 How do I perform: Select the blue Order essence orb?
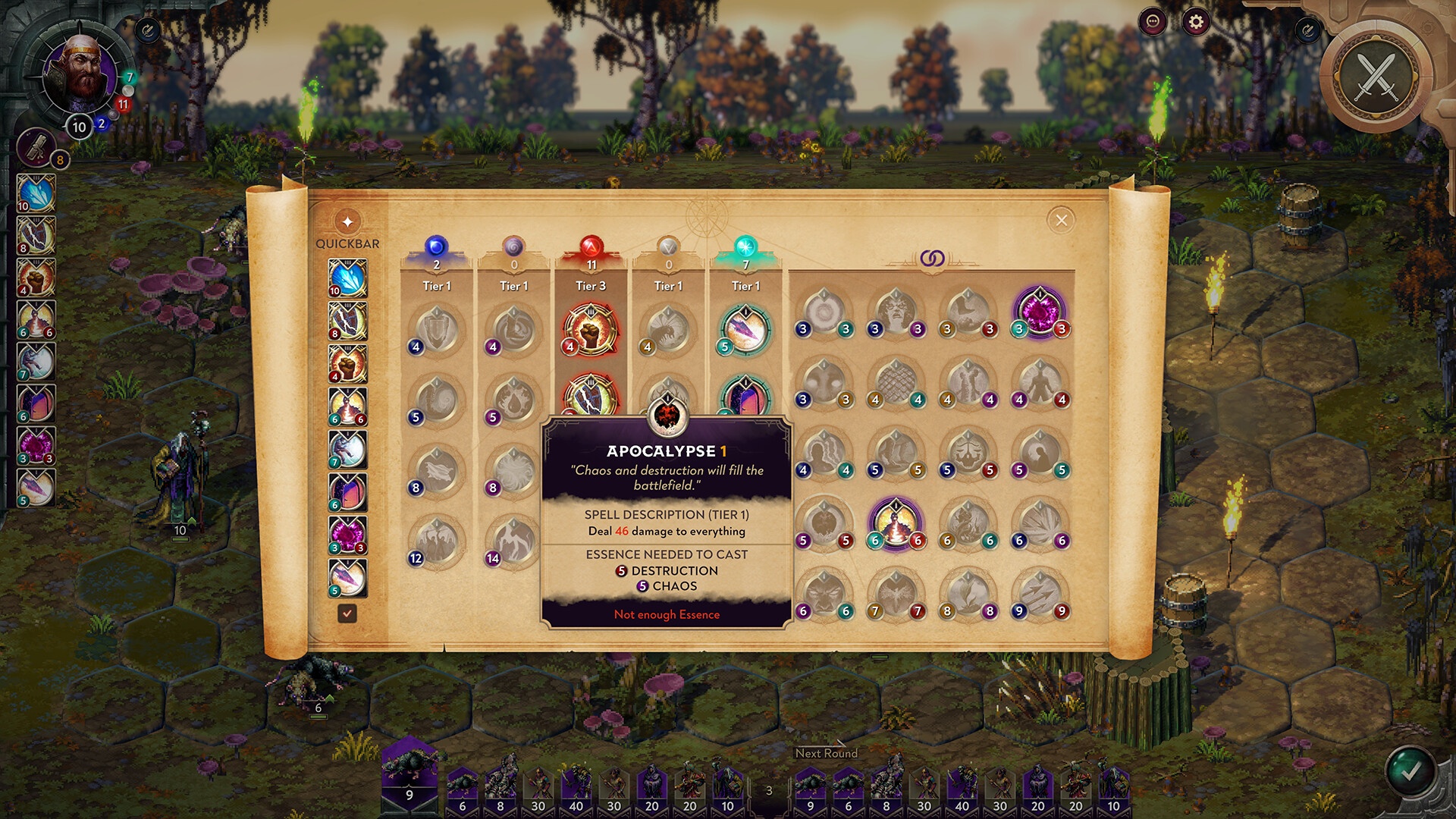pos(436,246)
